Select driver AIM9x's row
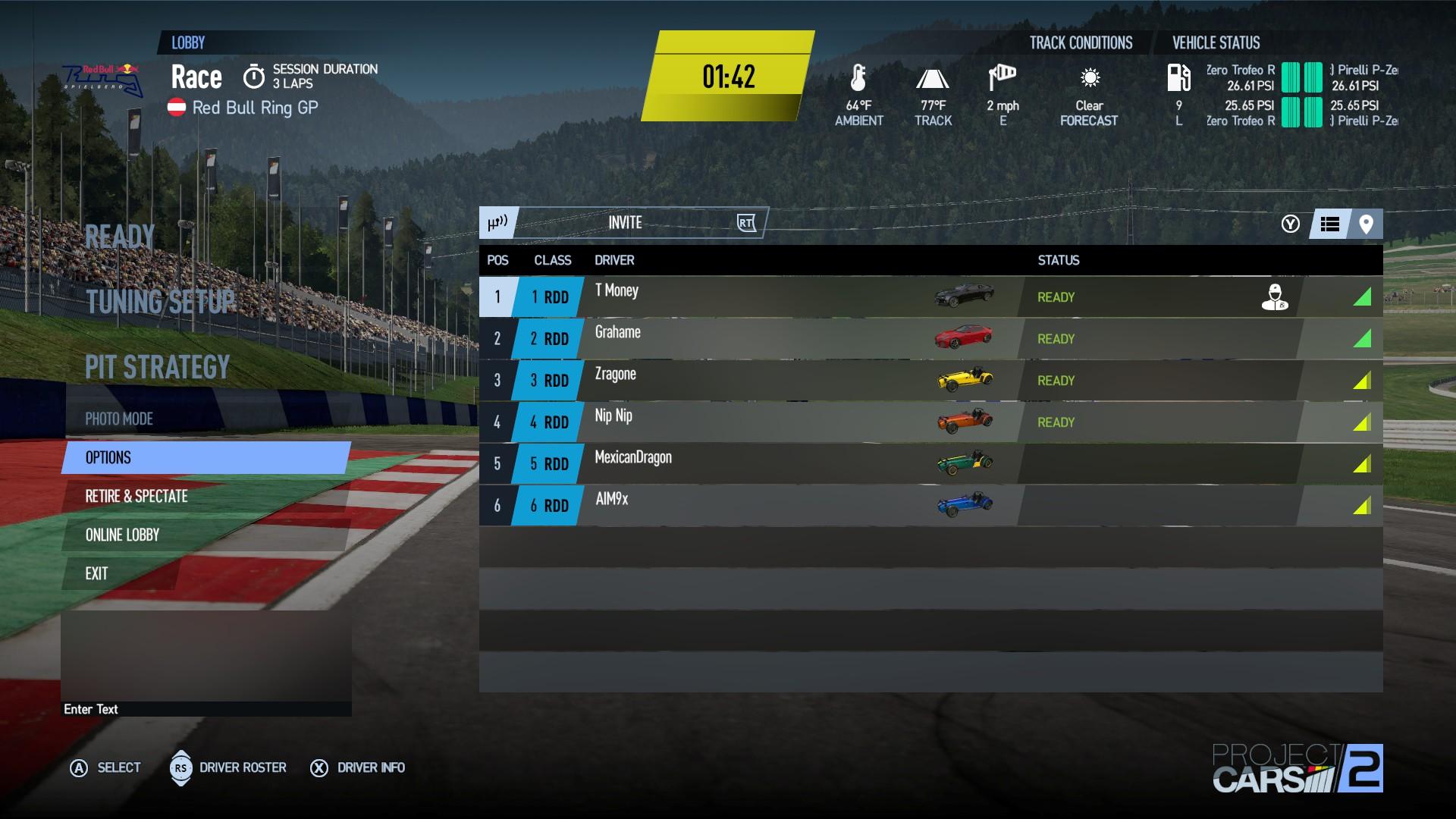The height and width of the screenshot is (819, 1456). pos(758,505)
